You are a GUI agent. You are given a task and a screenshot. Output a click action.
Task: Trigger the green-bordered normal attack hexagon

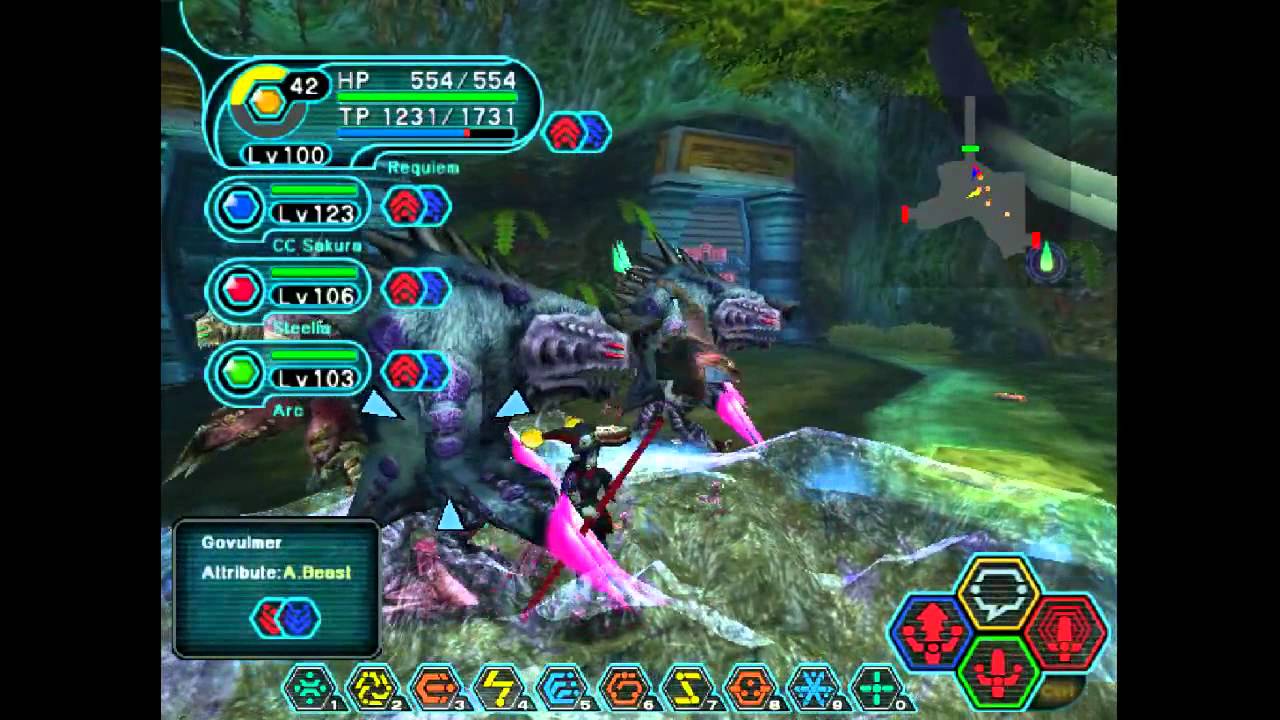coord(998,672)
